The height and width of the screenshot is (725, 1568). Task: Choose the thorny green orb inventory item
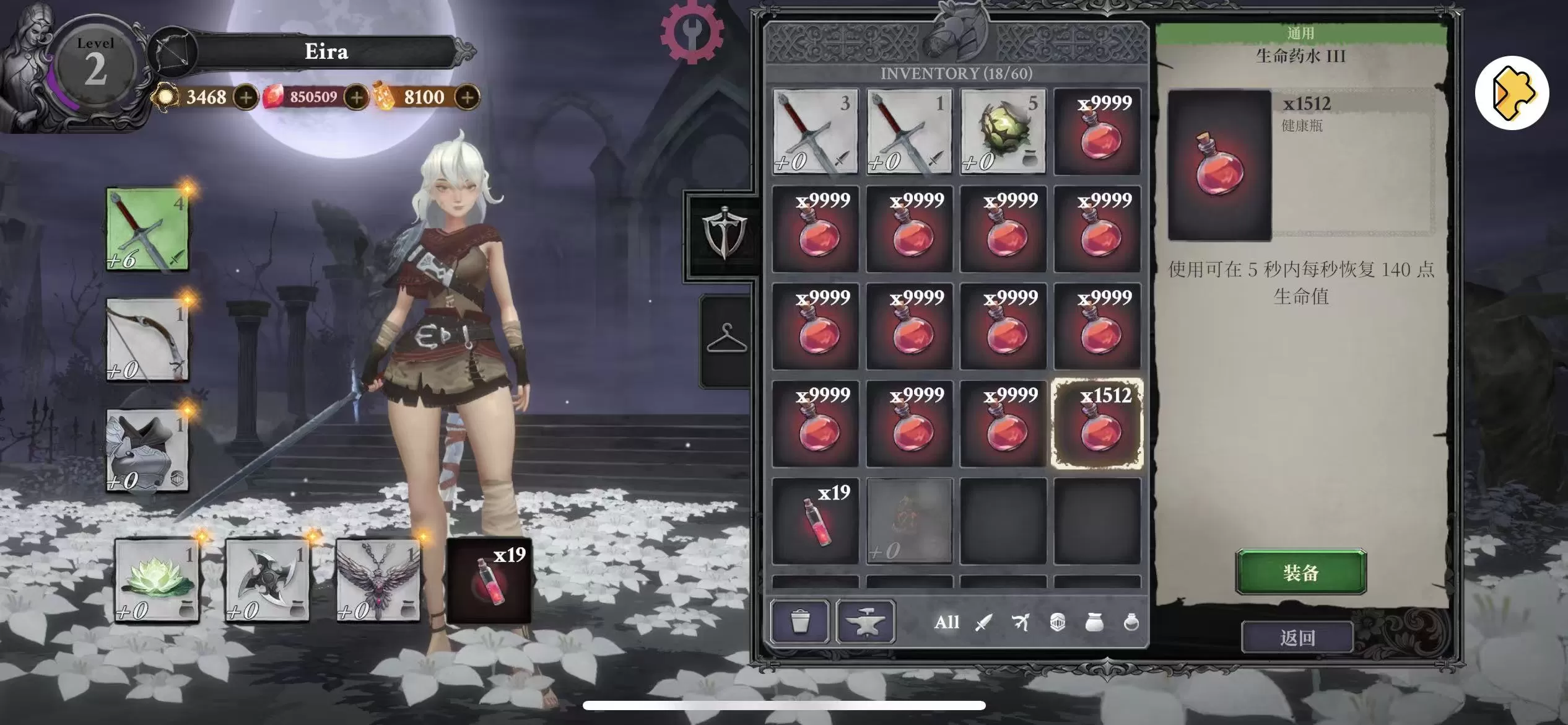(x=1003, y=131)
